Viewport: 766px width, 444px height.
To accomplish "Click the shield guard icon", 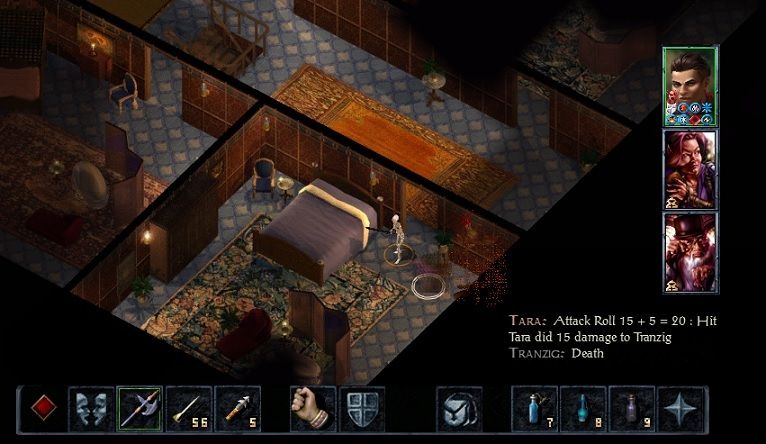I will tap(361, 409).
